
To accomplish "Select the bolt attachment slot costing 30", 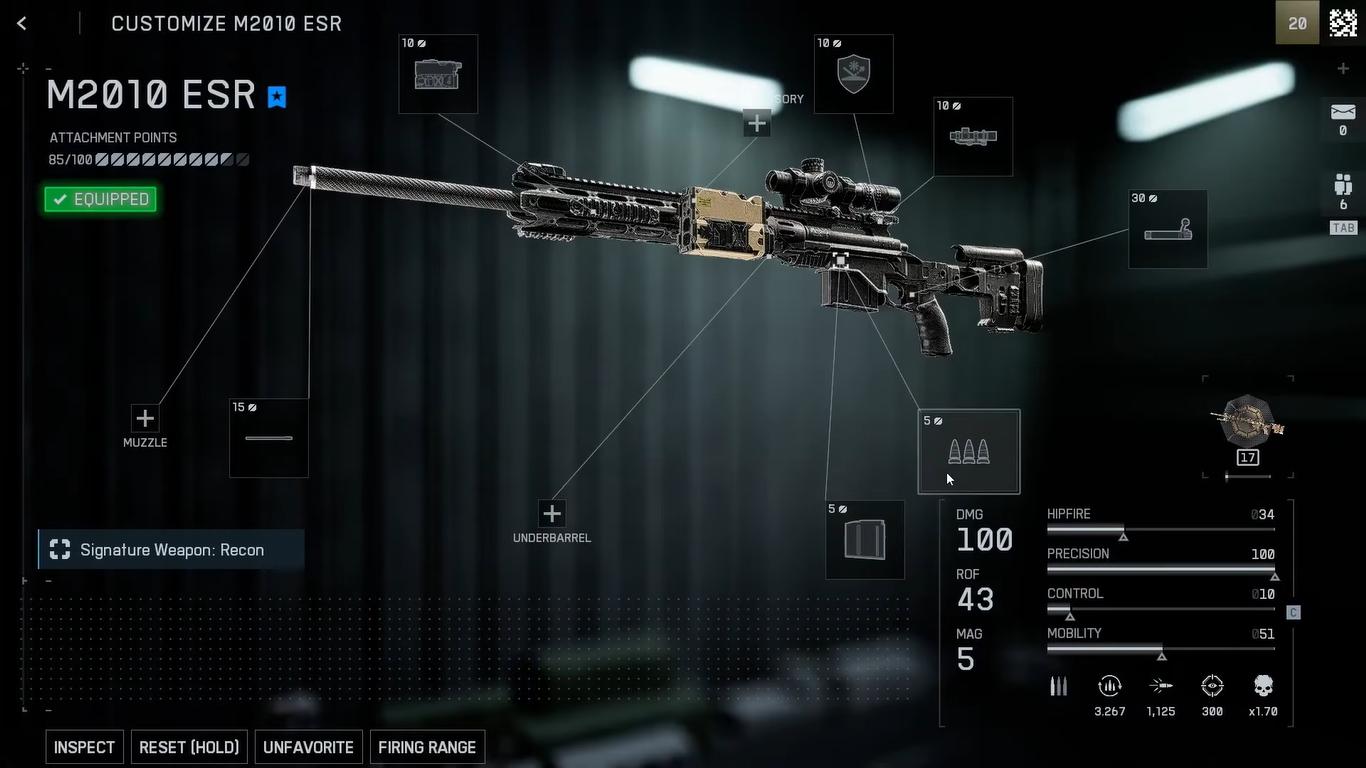I will (1168, 230).
